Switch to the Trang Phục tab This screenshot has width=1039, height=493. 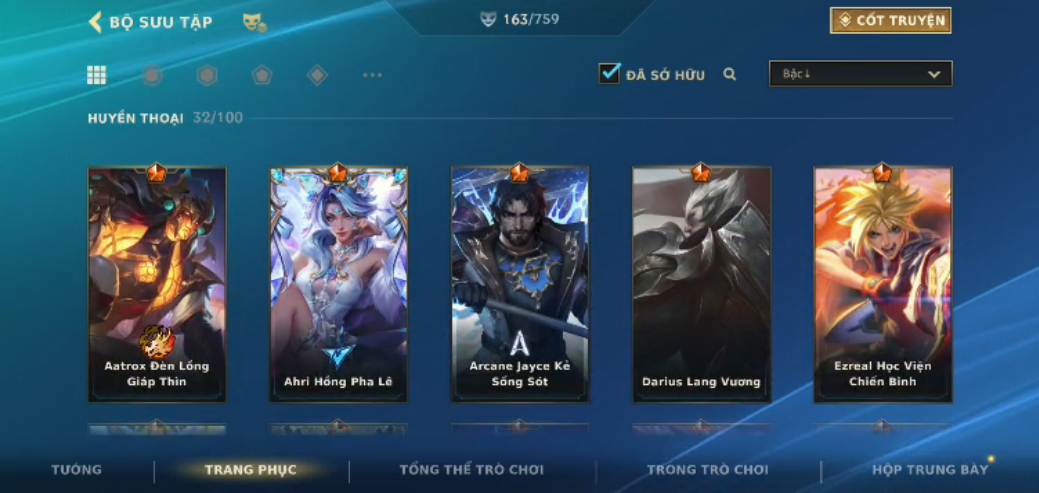pyautogui.click(x=251, y=470)
